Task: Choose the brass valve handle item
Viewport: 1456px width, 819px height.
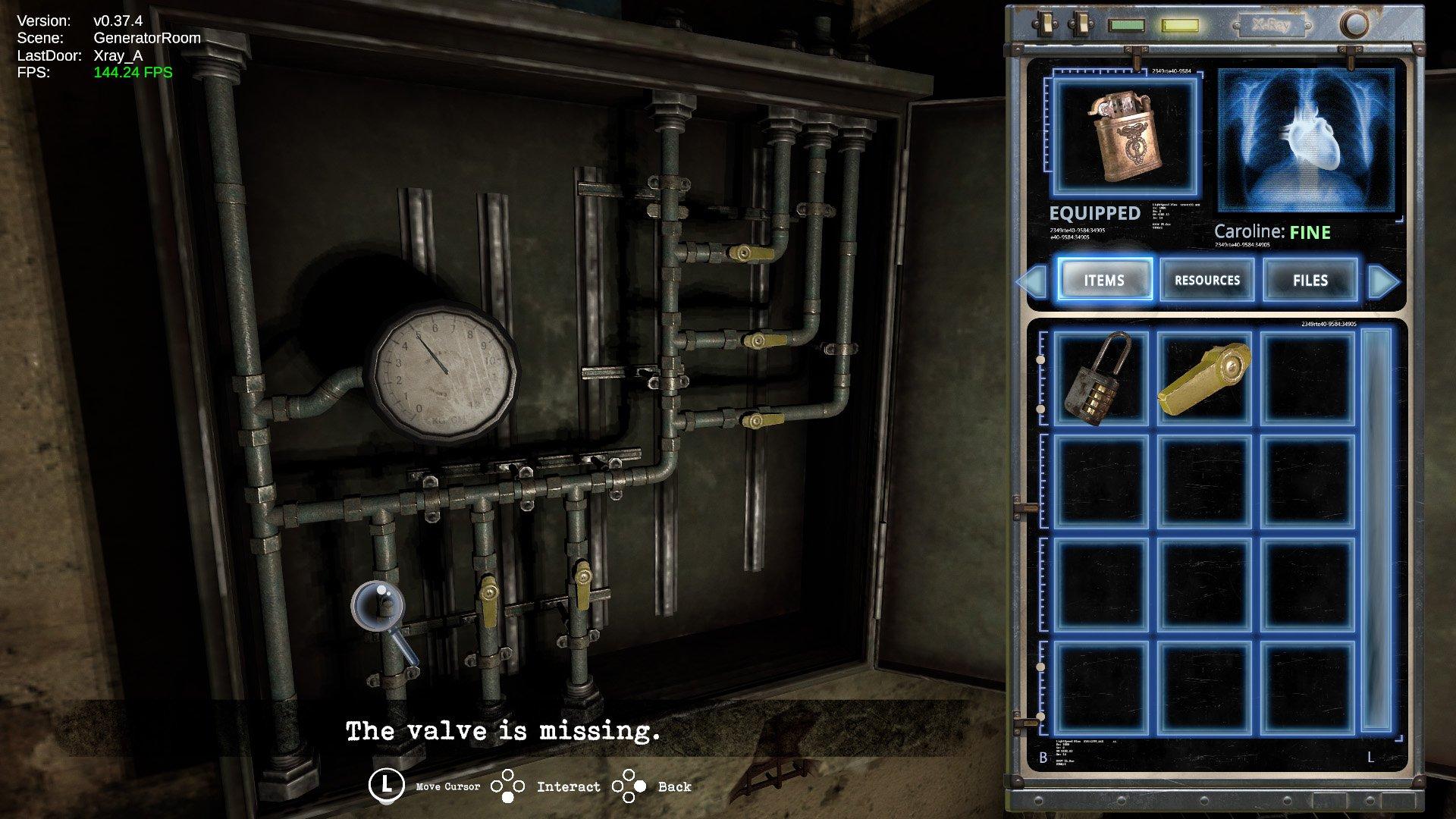Action: click(x=1203, y=378)
